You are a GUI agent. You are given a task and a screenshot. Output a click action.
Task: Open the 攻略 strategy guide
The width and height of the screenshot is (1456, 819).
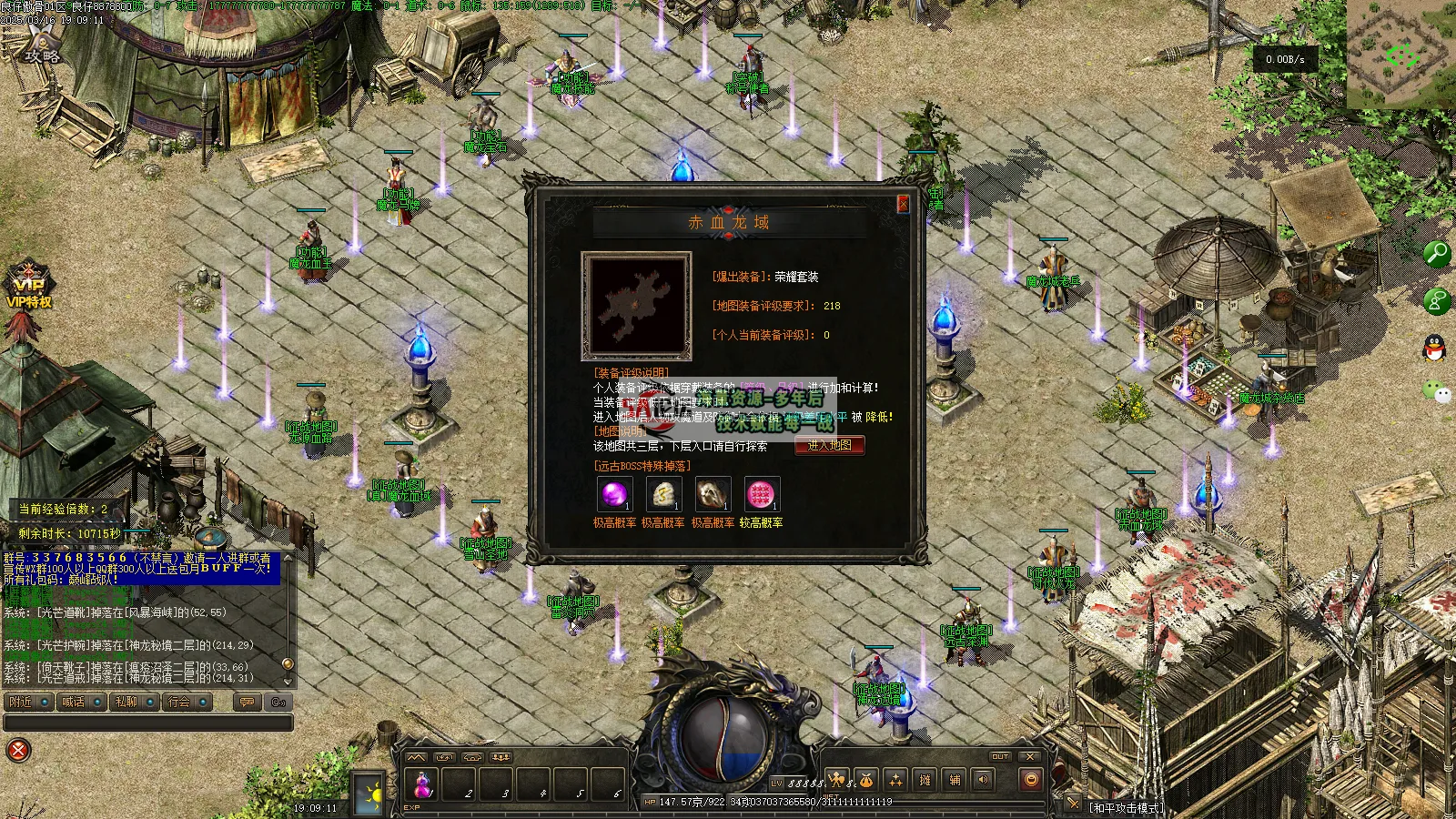pyautogui.click(x=41, y=50)
